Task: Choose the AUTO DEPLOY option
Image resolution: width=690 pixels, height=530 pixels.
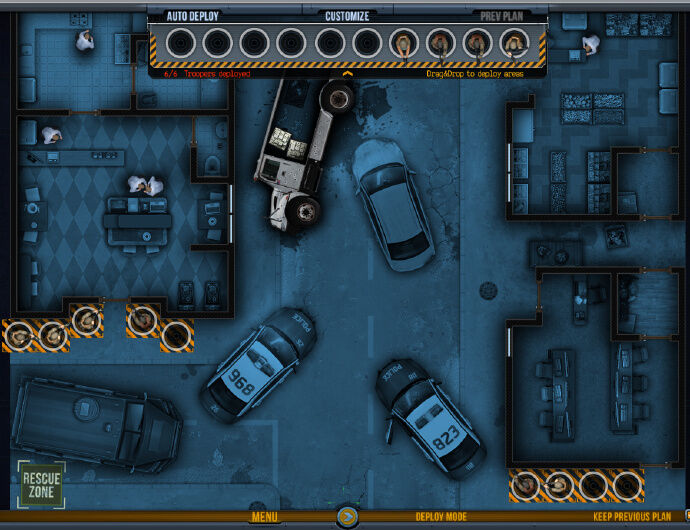Action: tap(193, 16)
